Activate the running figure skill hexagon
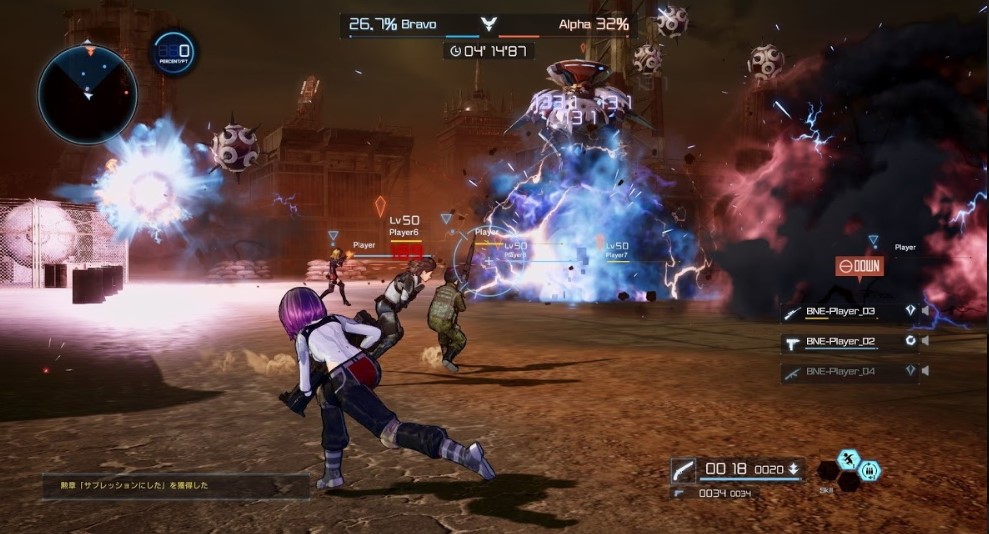This screenshot has height=534, width=989. [x=849, y=459]
